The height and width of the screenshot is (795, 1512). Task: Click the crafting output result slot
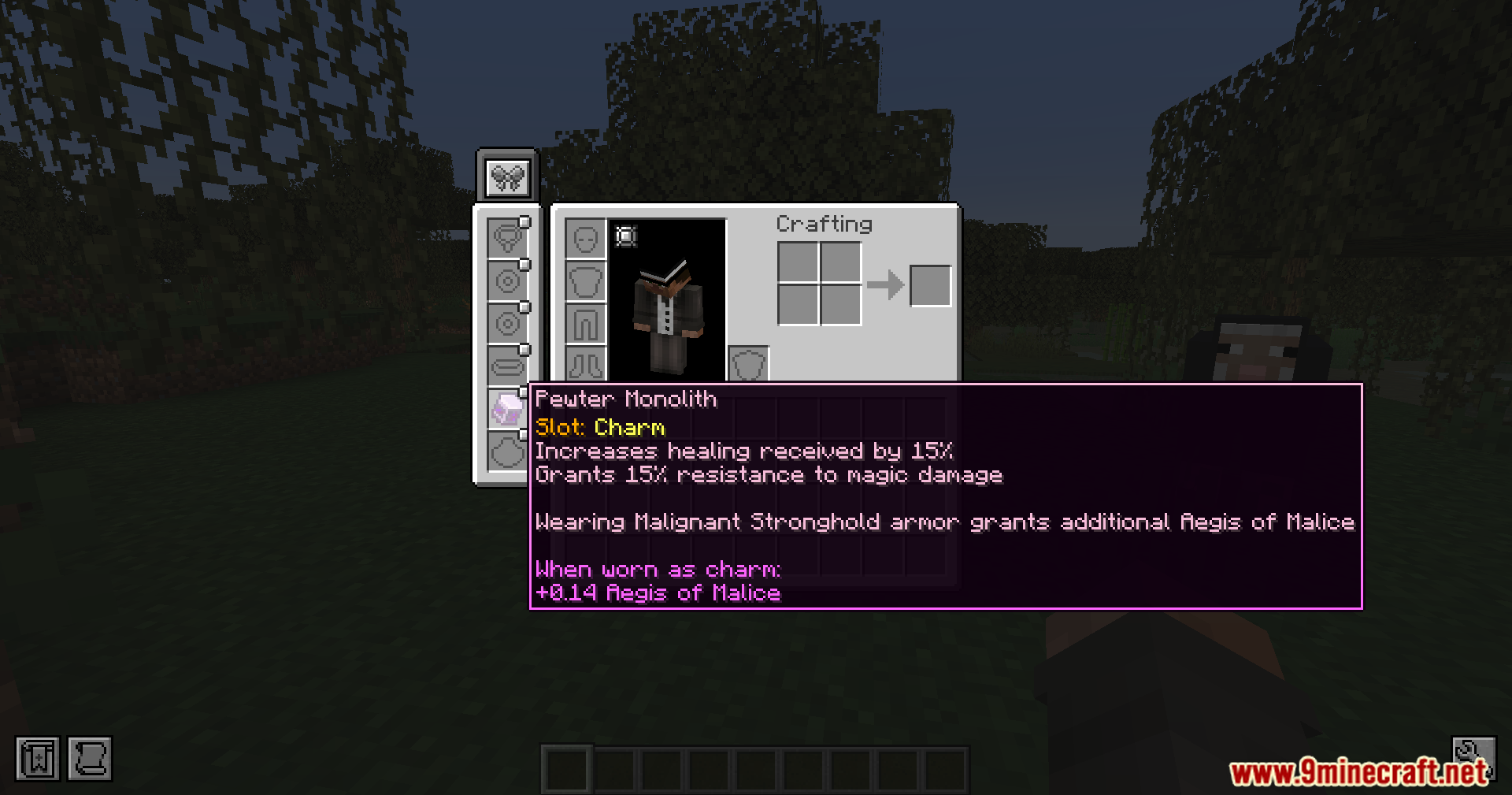click(x=930, y=285)
